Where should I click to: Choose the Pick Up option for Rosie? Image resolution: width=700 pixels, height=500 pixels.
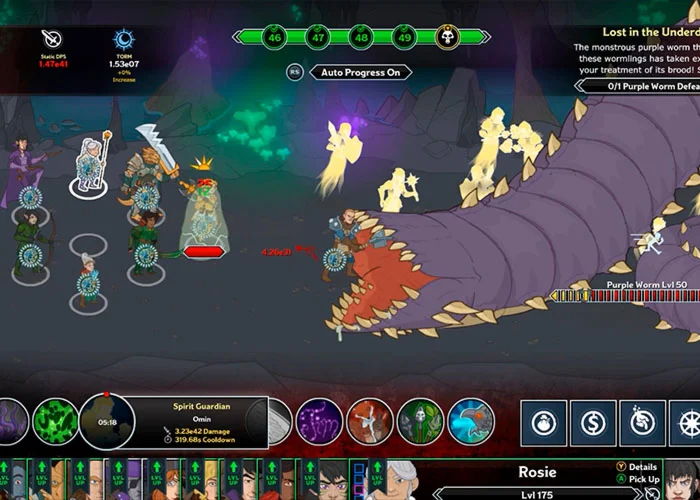pos(641,480)
